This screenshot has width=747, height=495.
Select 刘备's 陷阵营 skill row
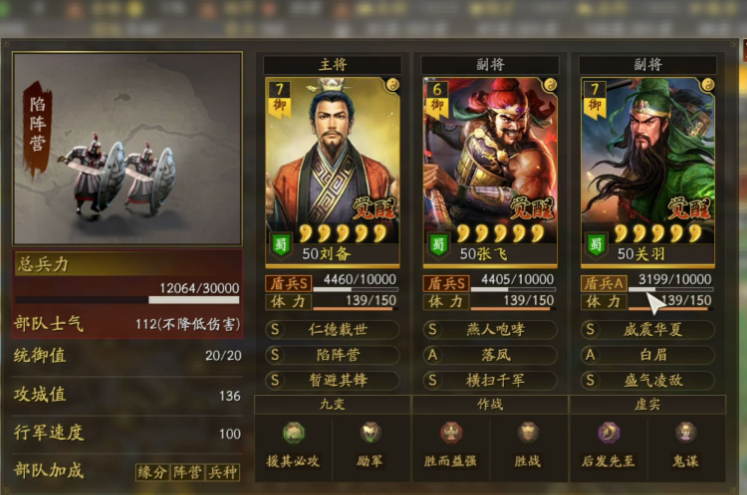pos(332,355)
